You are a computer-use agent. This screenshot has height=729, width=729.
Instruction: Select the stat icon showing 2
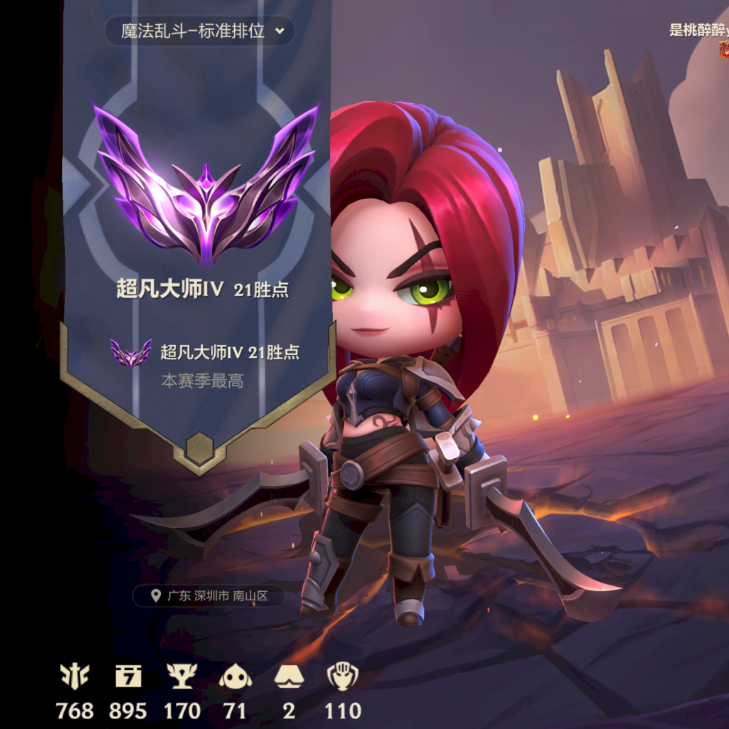(289, 678)
